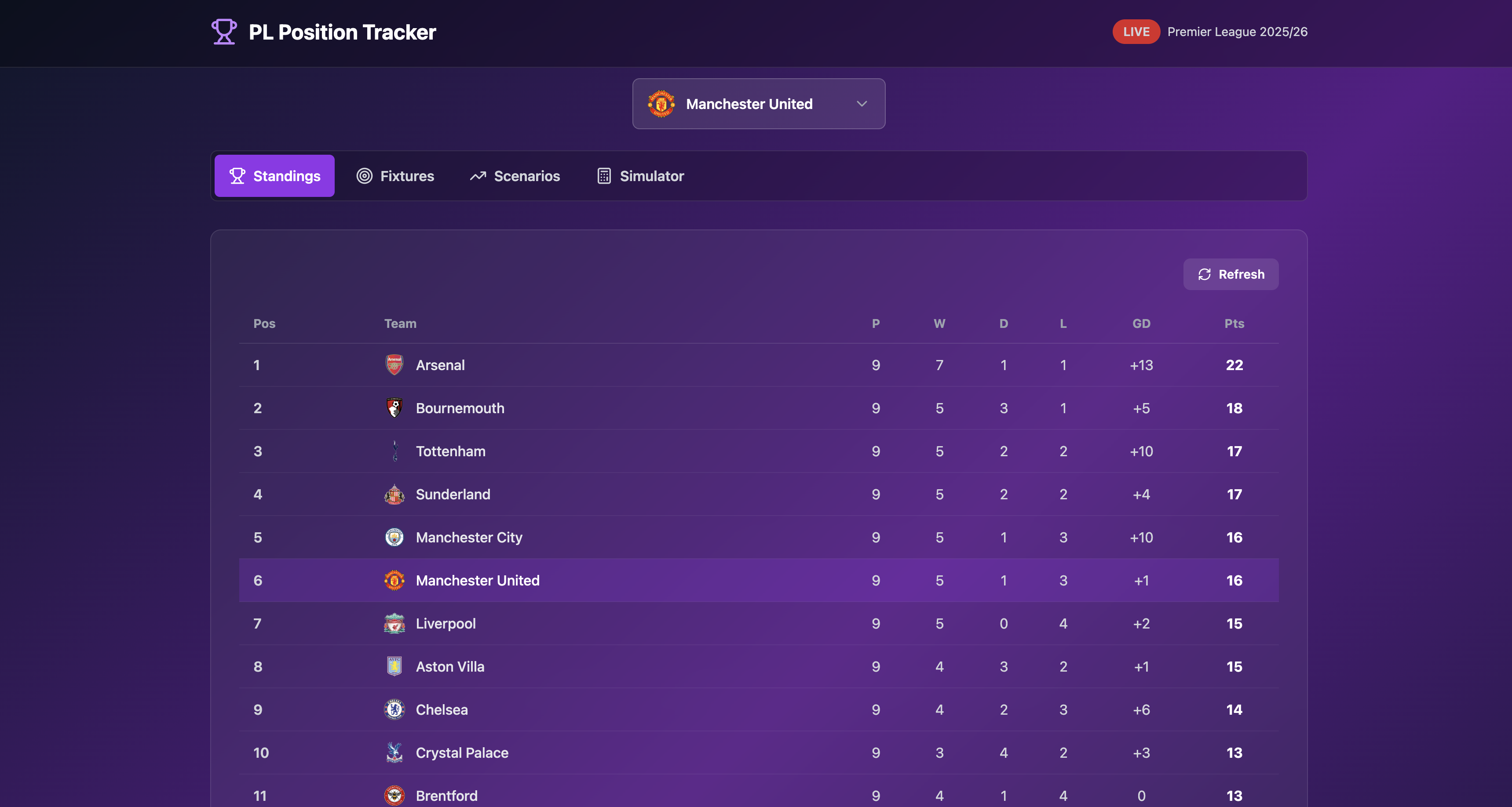Expand the Manchester United team picker

click(758, 104)
